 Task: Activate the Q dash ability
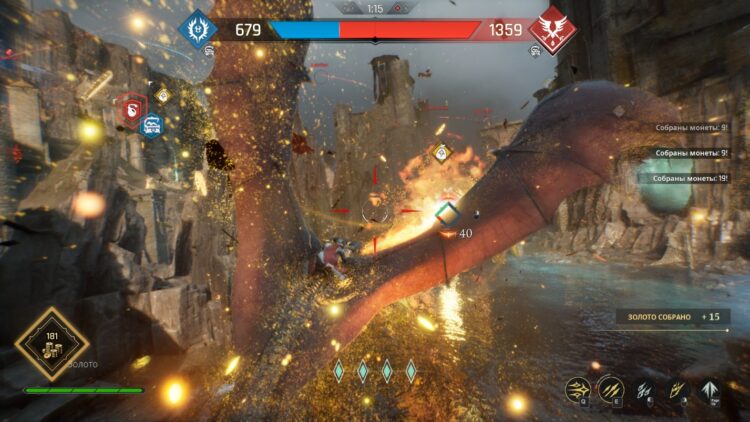[x=578, y=388]
